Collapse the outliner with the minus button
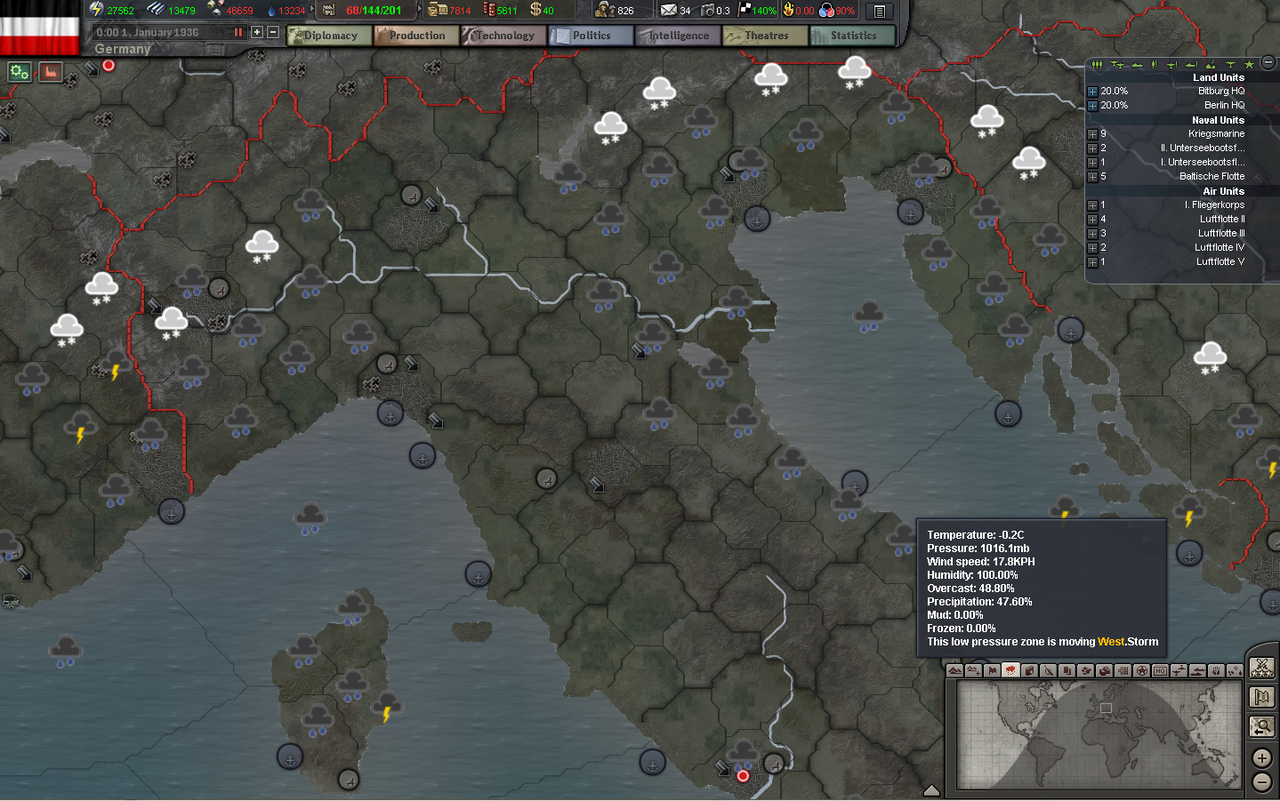 pyautogui.click(x=1268, y=62)
